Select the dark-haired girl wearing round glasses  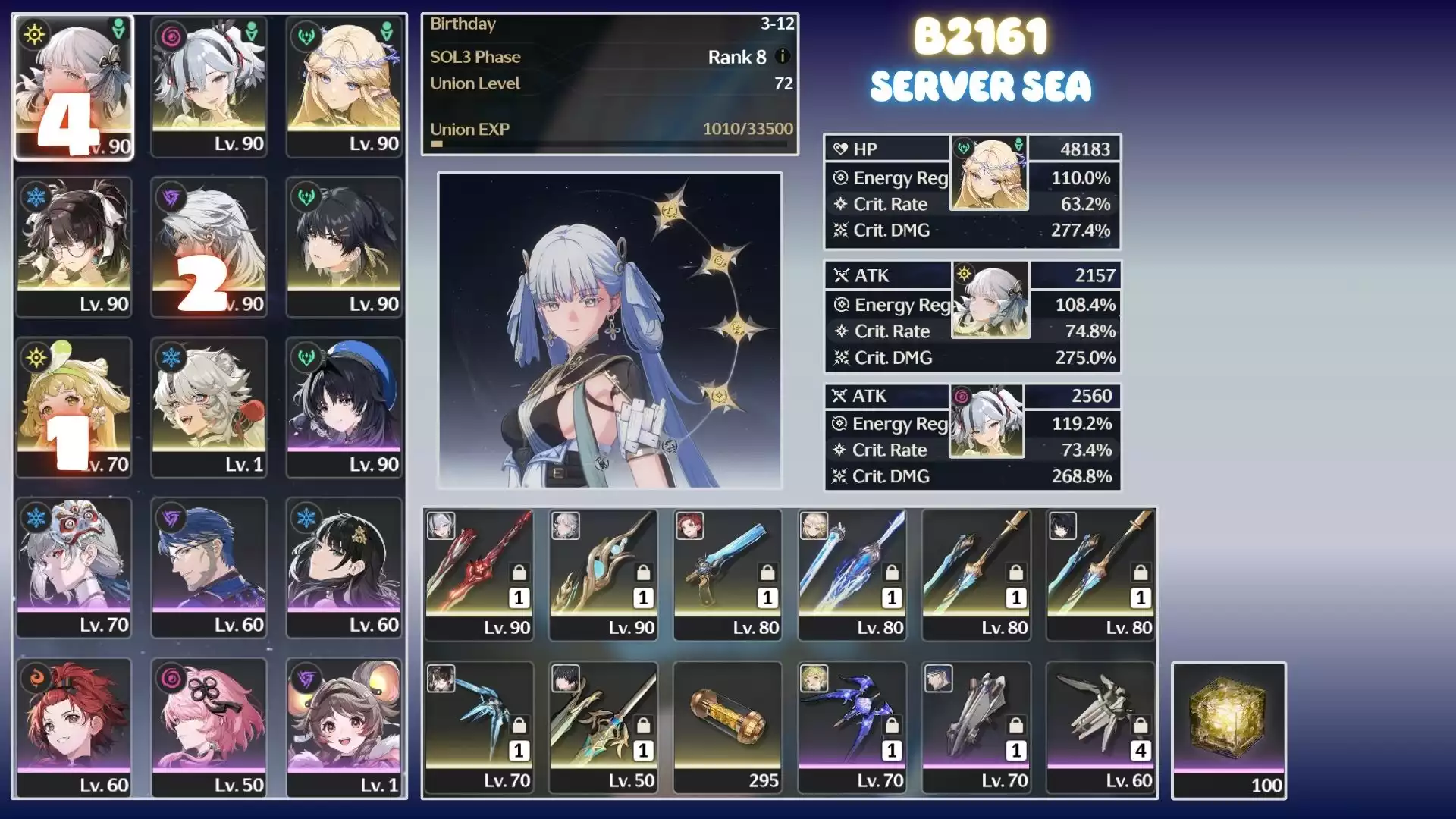coord(74,246)
